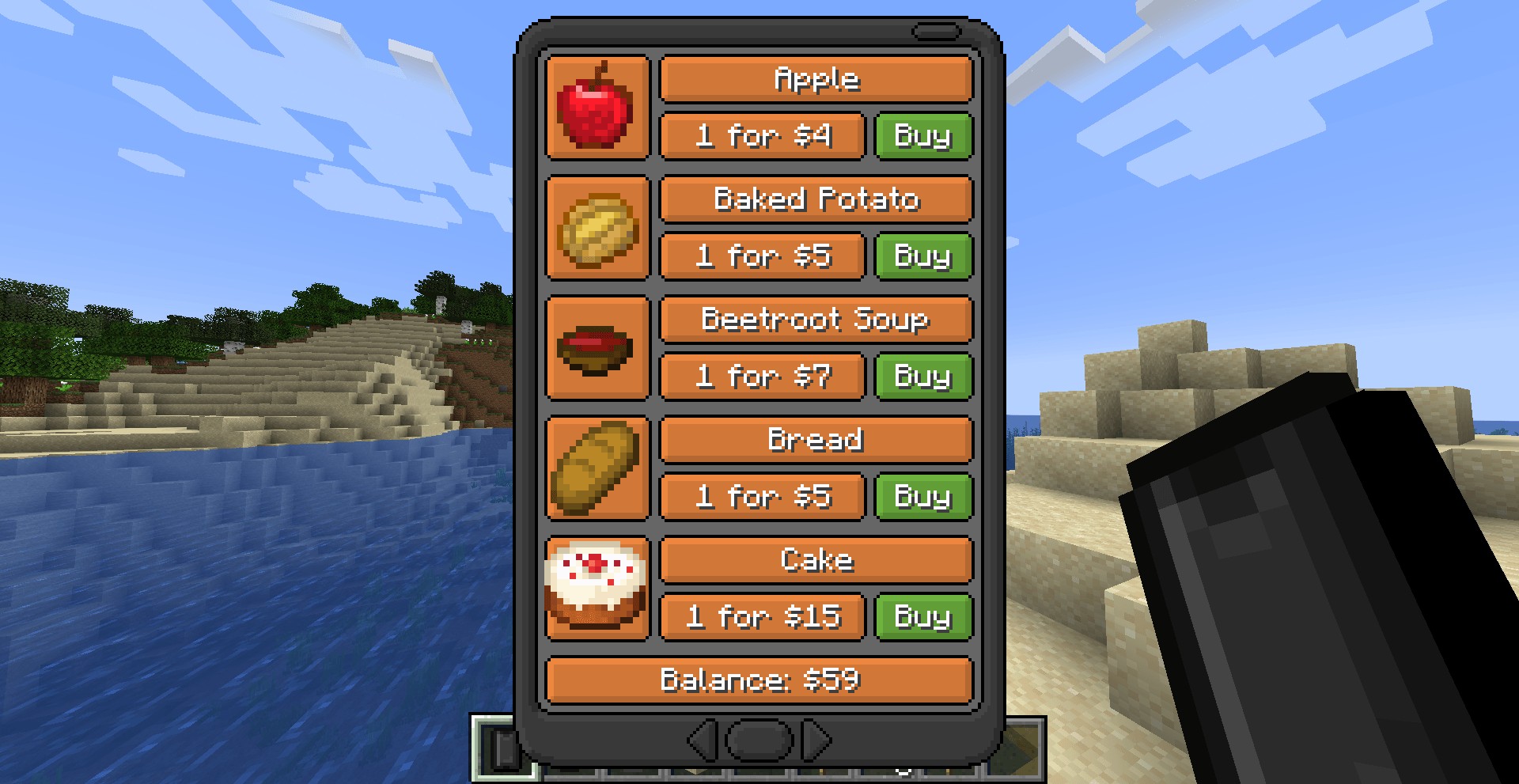Select the baked potato icon
The image size is (1519, 784).
pos(597,228)
